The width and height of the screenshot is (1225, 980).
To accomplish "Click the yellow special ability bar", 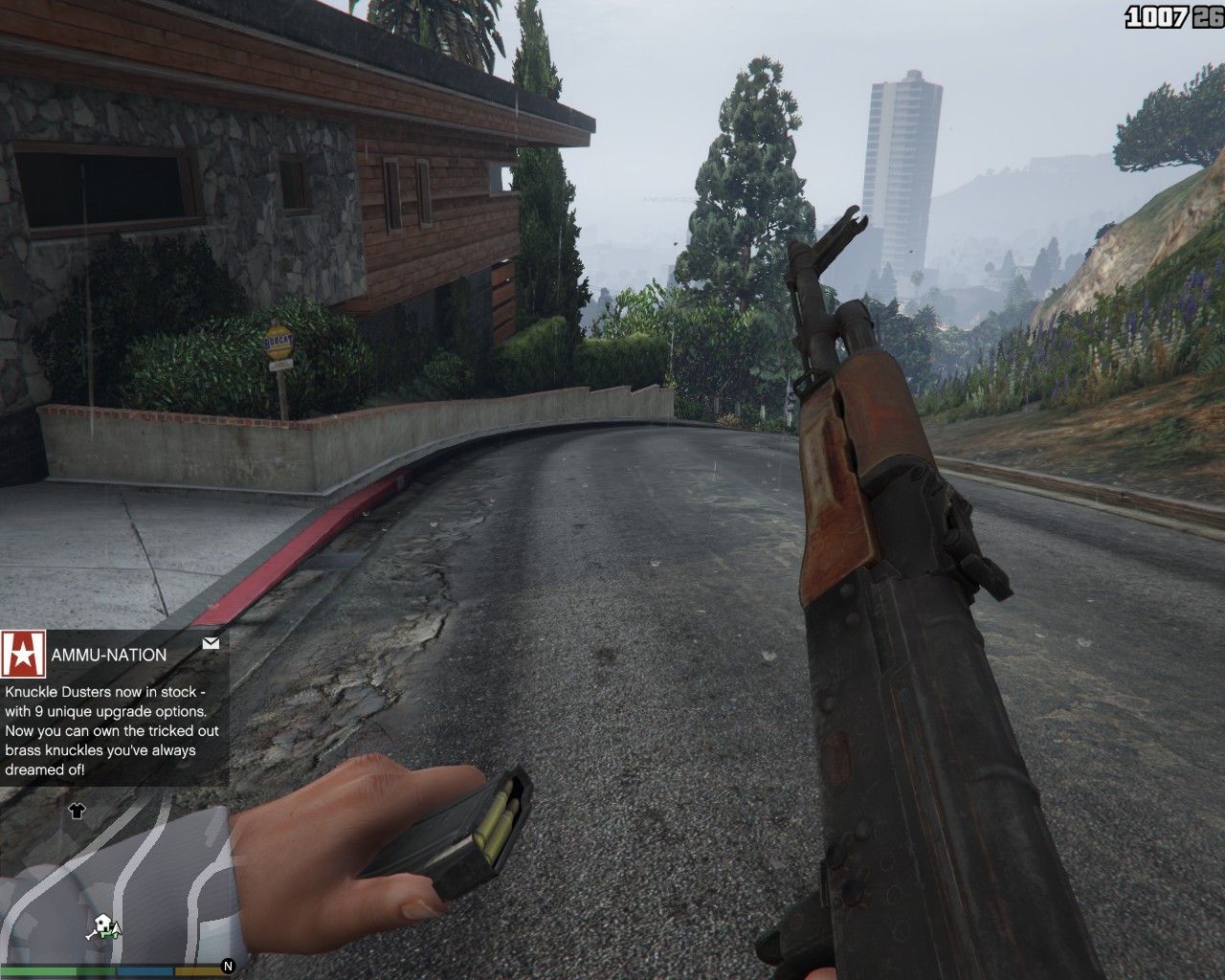I will tap(198, 970).
